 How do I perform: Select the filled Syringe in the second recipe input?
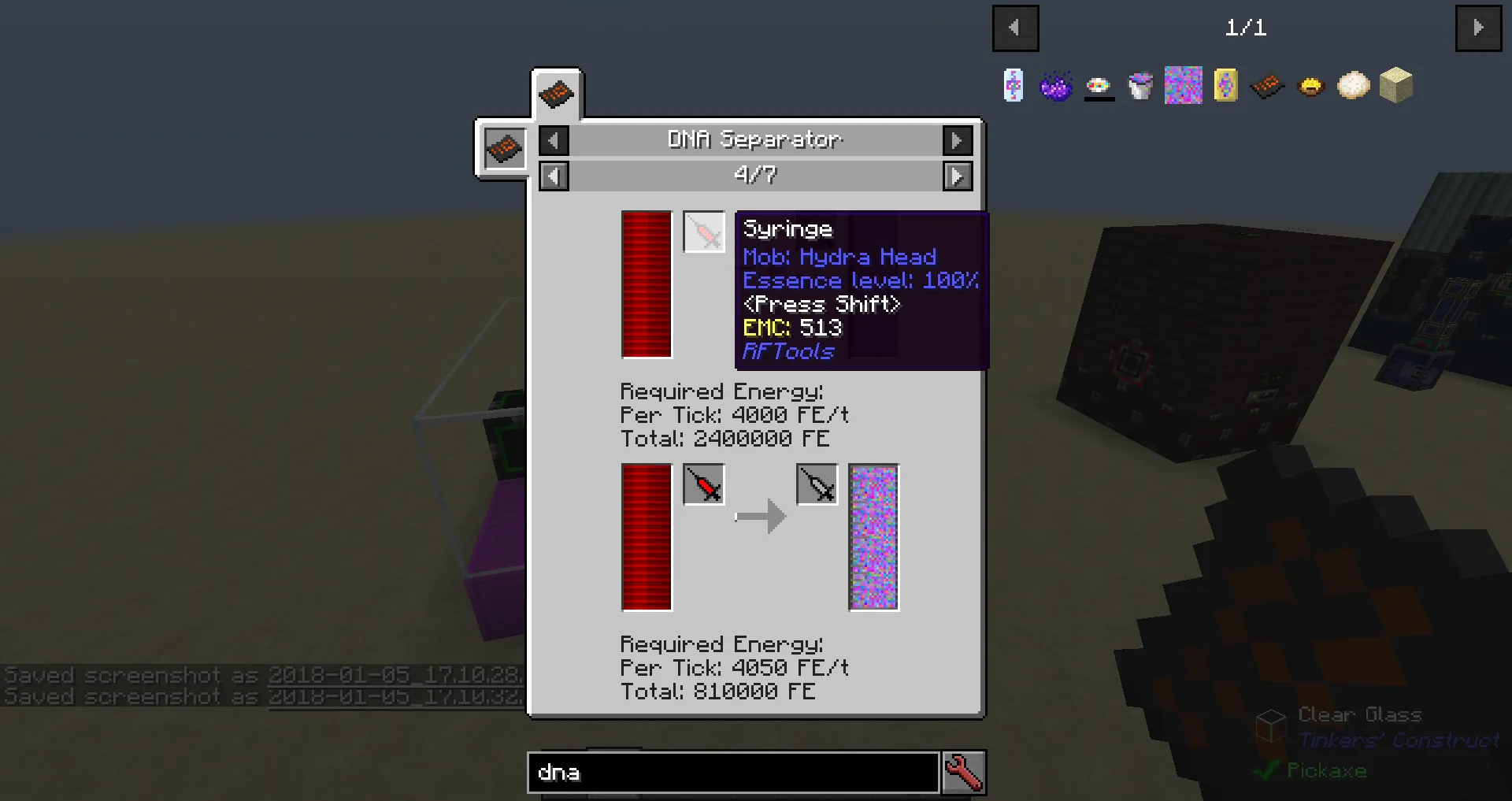(x=703, y=485)
